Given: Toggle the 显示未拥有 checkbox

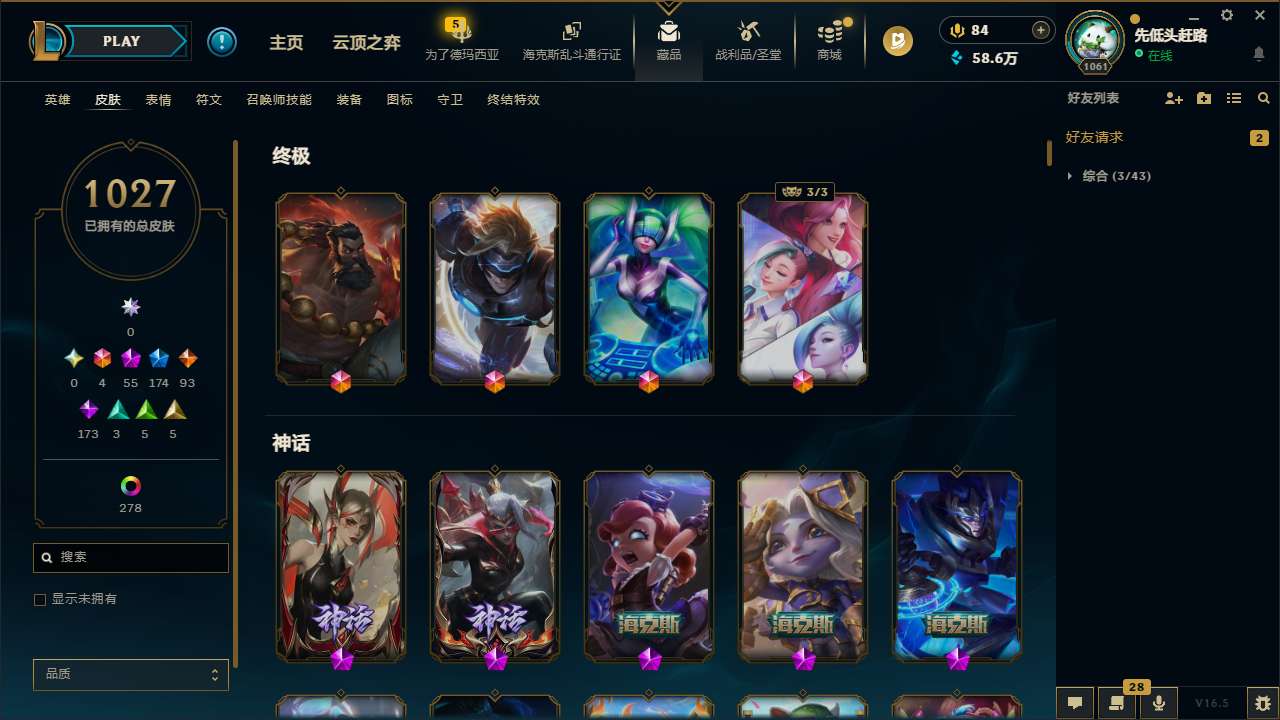Looking at the screenshot, I should click(40, 599).
